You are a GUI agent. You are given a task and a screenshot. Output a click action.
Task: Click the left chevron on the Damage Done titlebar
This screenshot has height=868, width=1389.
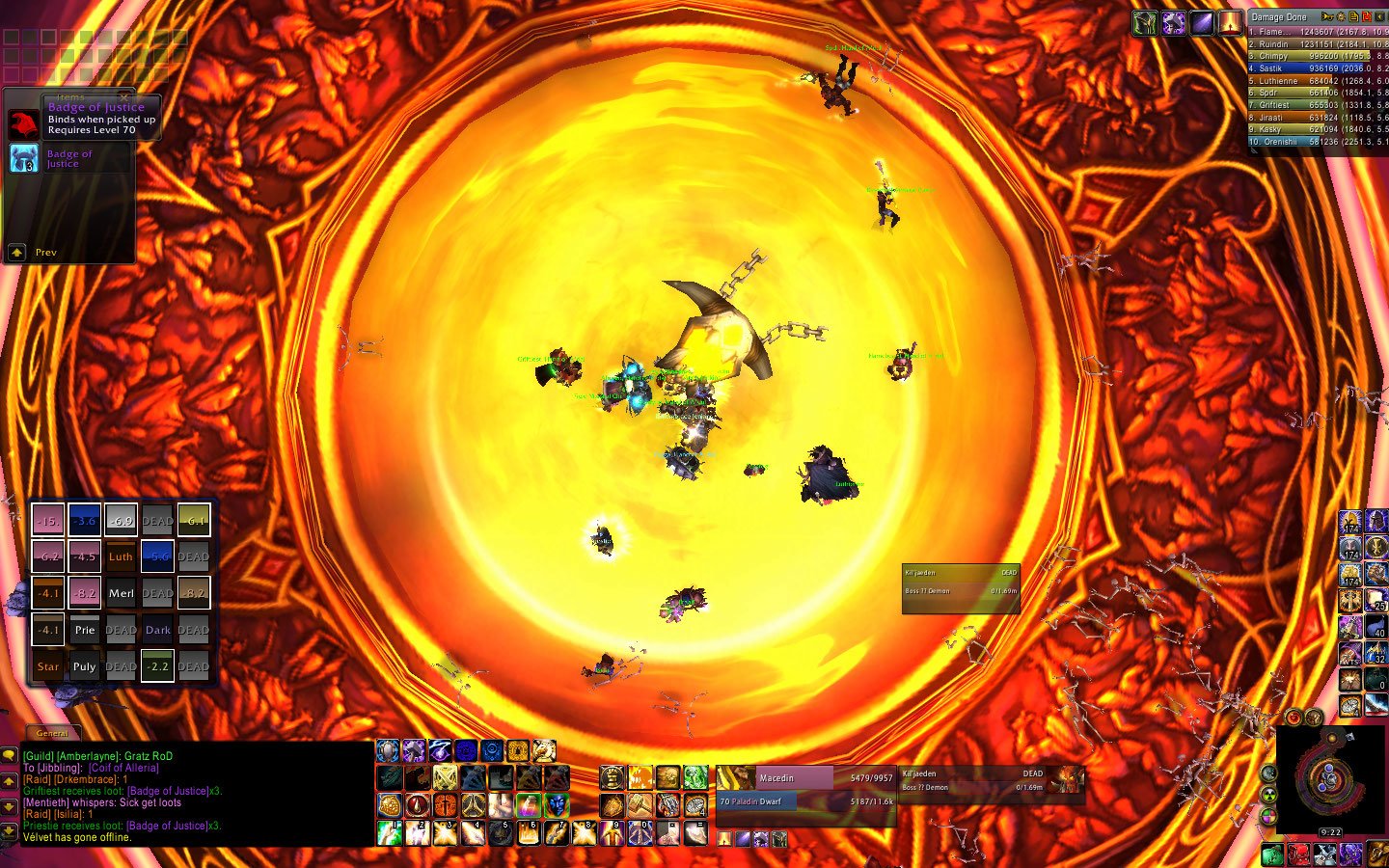[1379, 16]
